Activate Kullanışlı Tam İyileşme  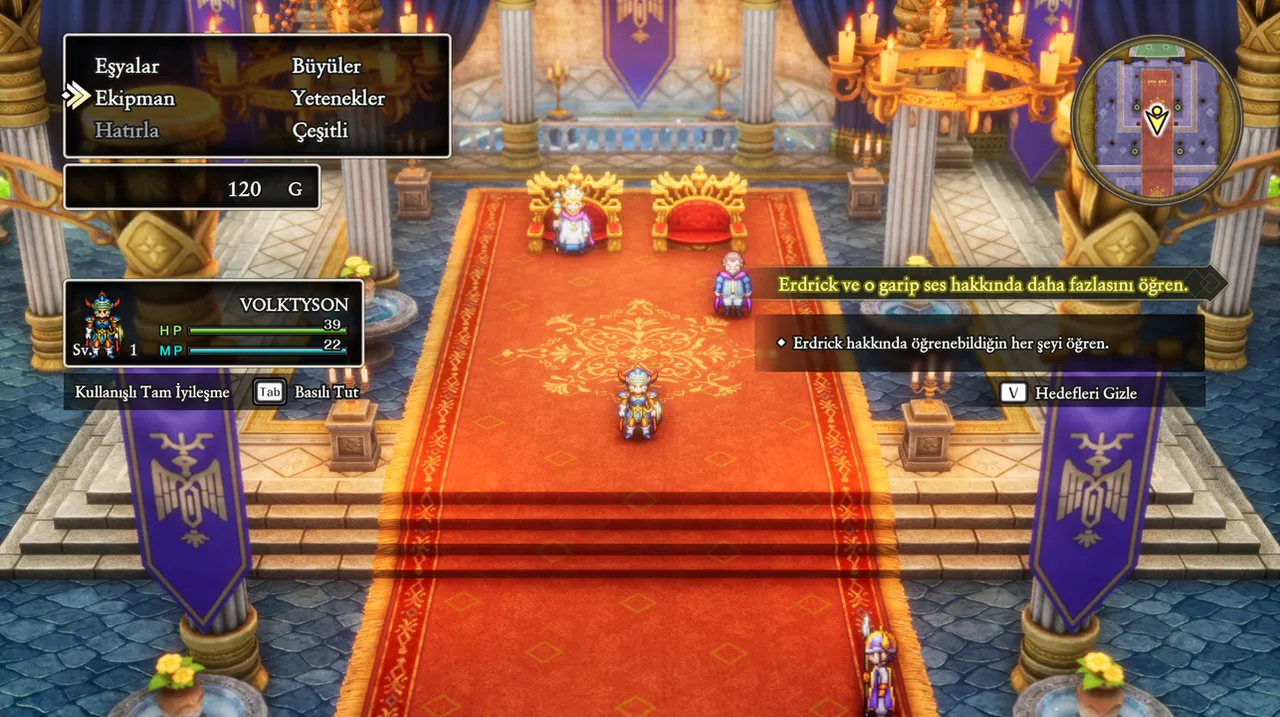coord(152,392)
